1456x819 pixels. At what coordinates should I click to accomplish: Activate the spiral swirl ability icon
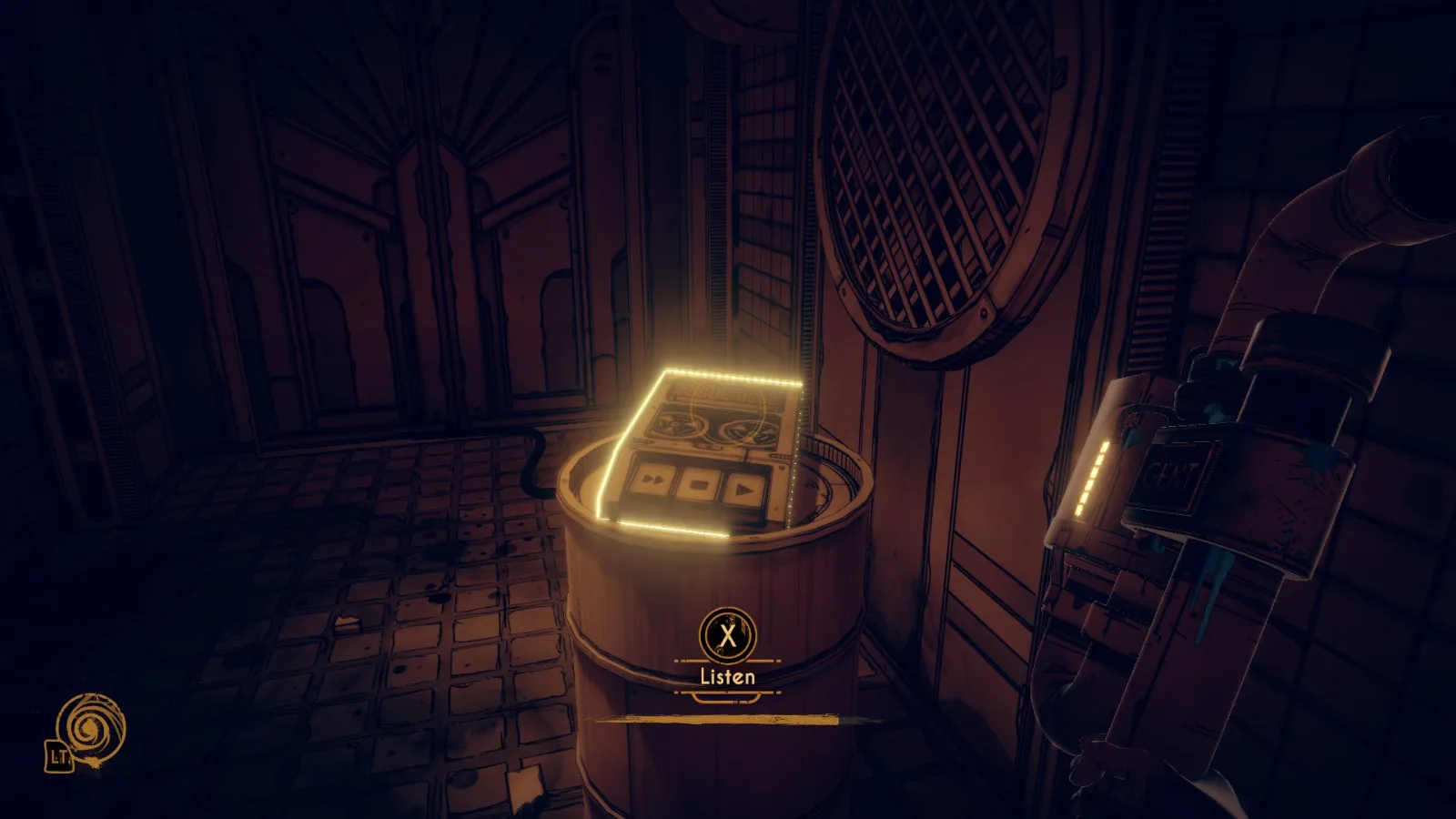90,727
